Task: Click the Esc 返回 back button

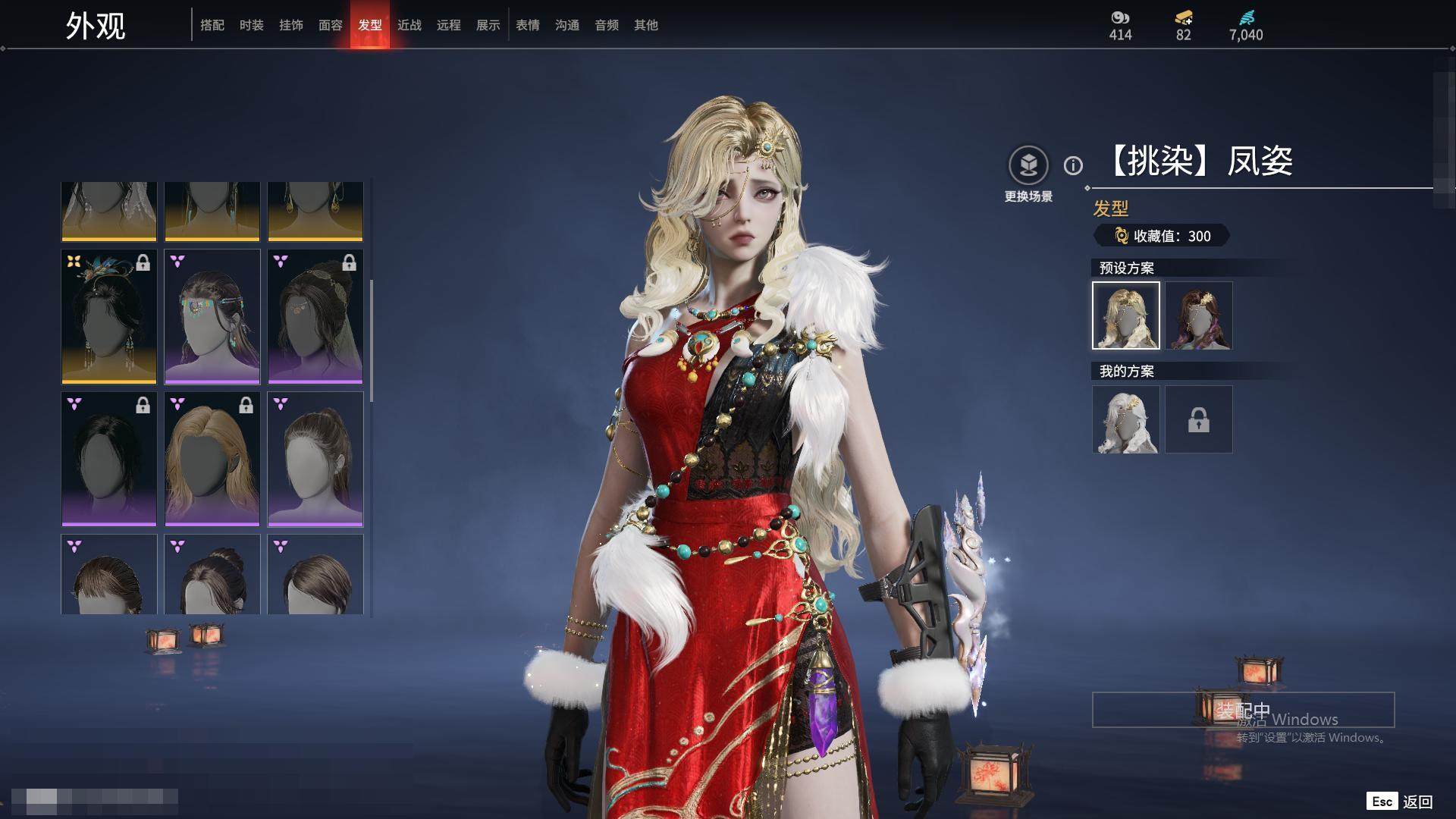Action: point(1400,802)
